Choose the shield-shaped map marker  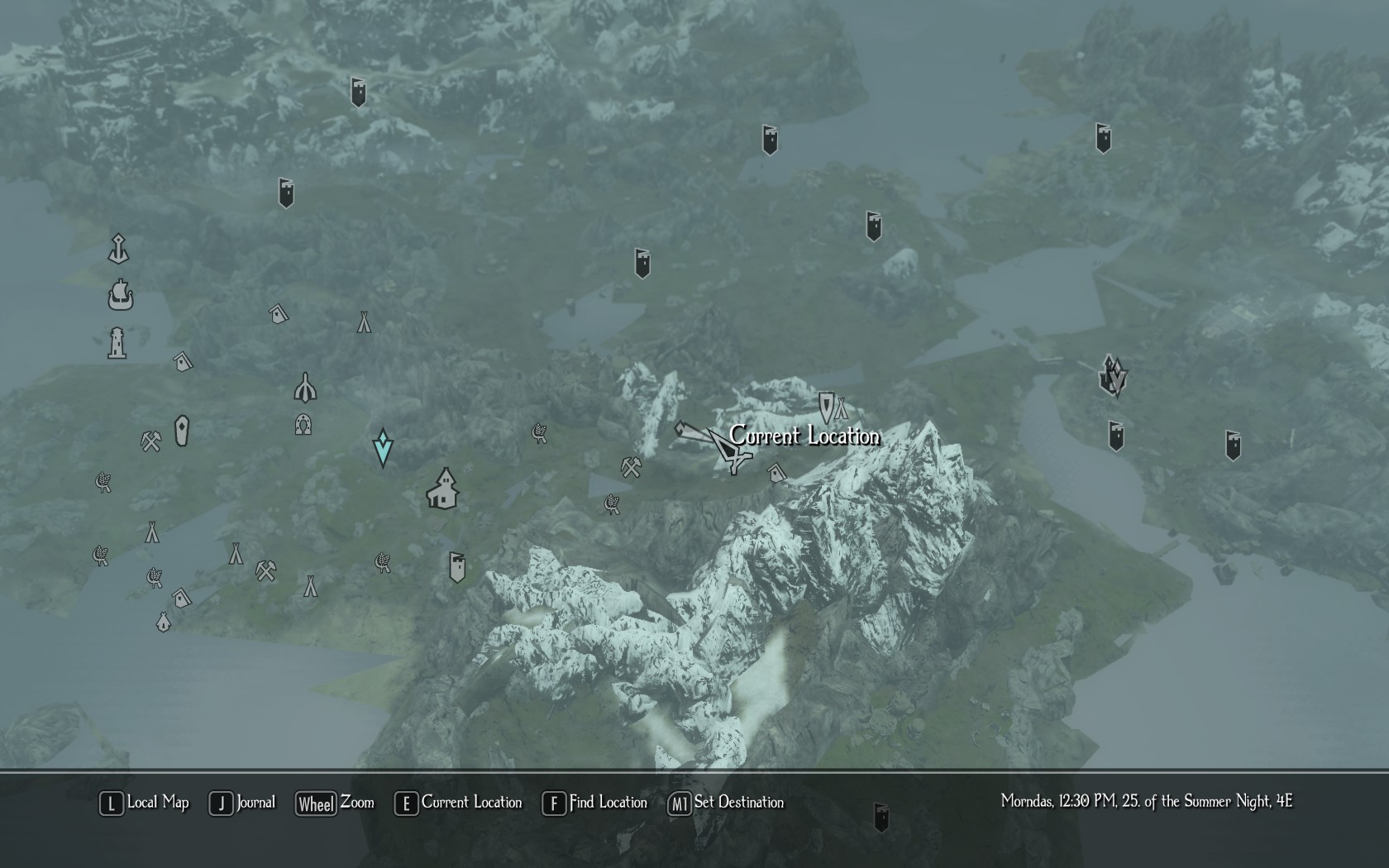click(825, 407)
